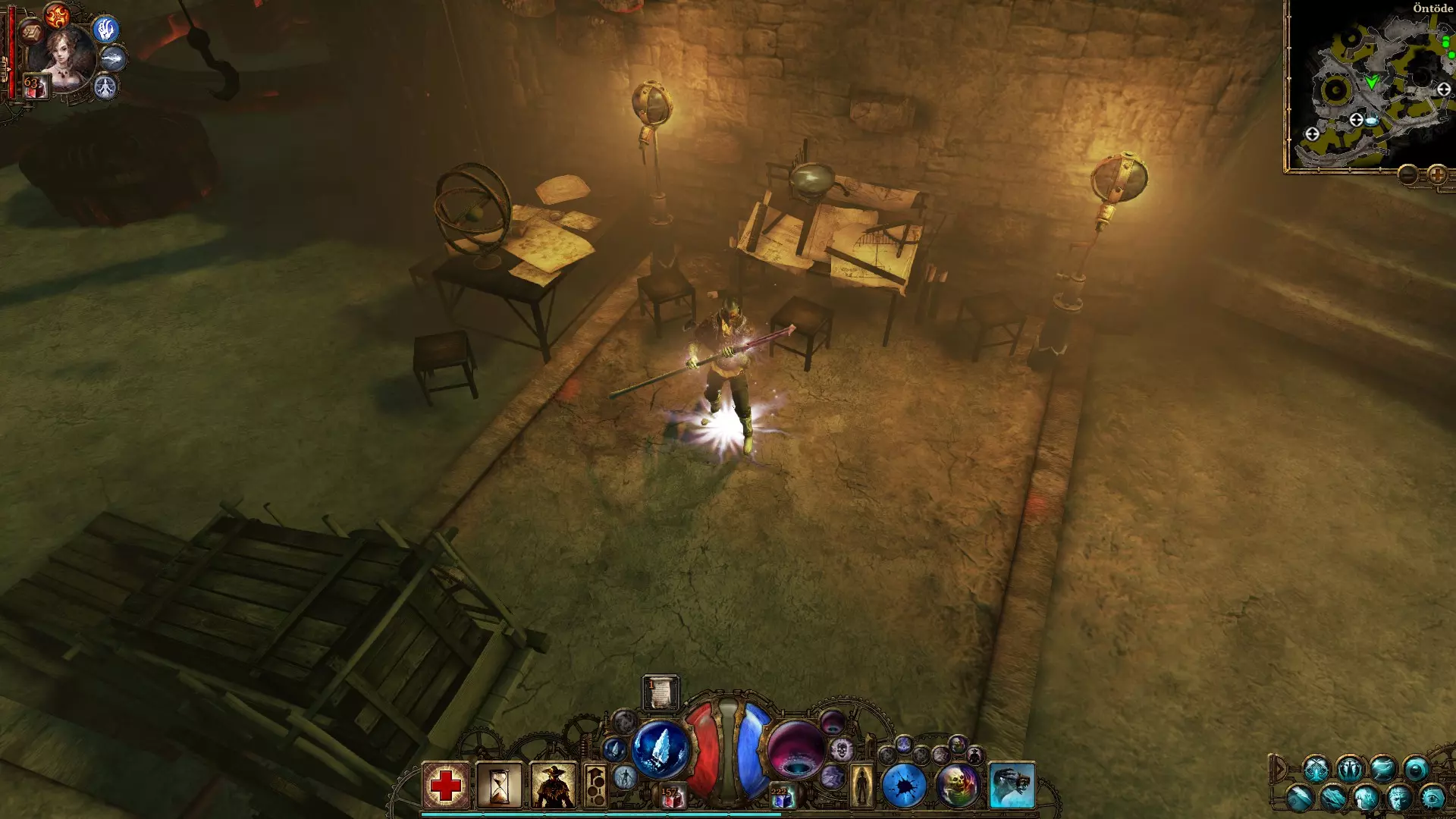Activate the blue ink splat skill
This screenshot has height=819, width=1456.
pyautogui.click(x=904, y=786)
